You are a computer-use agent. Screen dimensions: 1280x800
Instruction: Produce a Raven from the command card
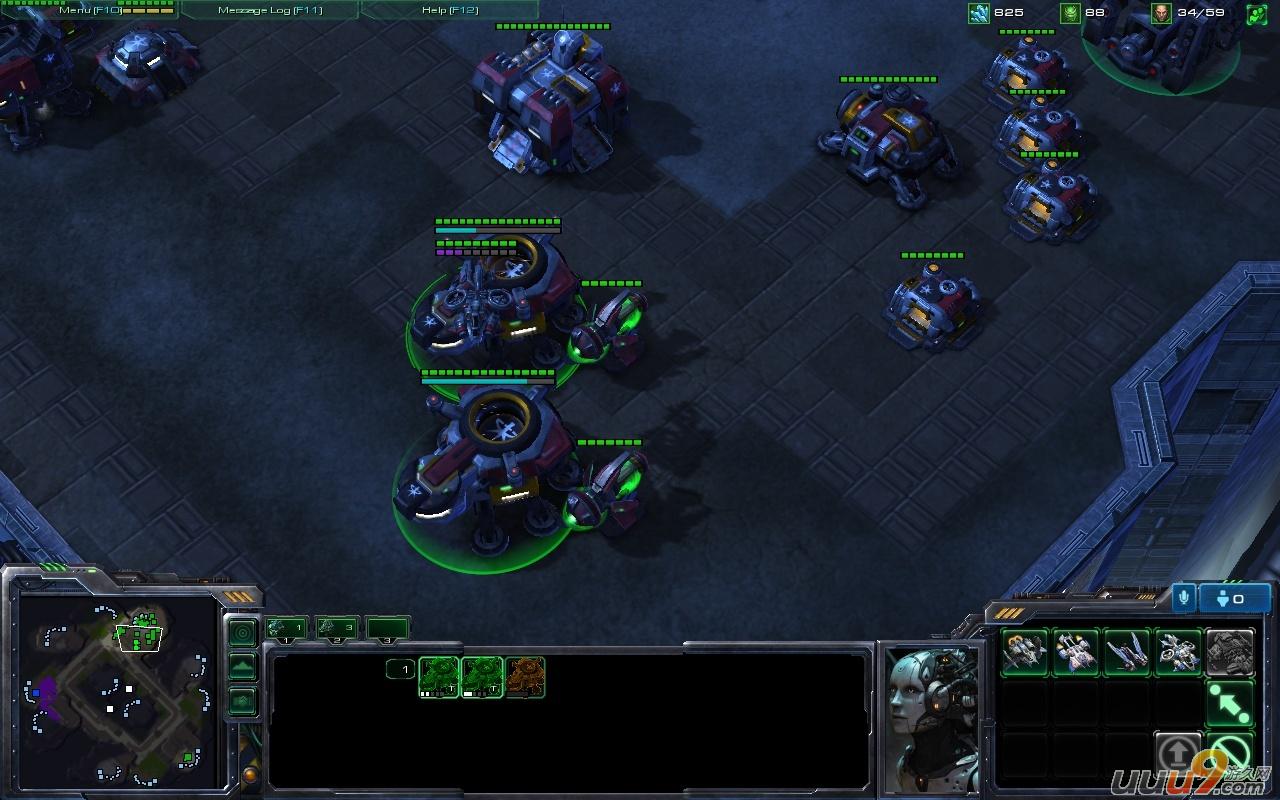click(1179, 653)
